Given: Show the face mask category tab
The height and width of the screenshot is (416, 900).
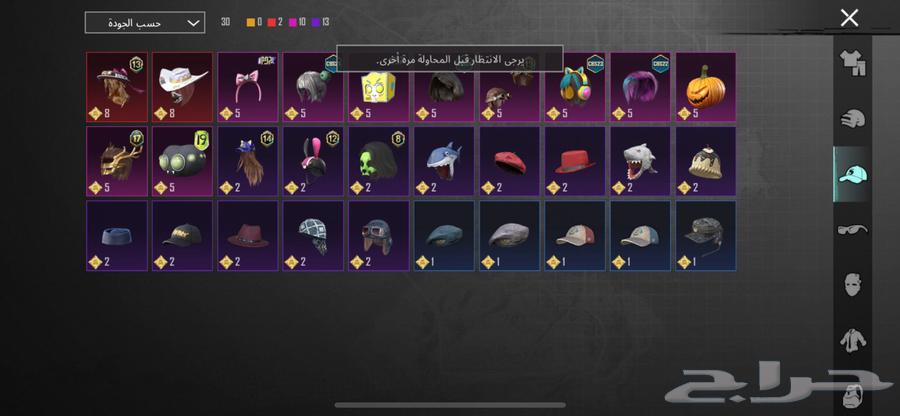Looking at the screenshot, I should 852,284.
